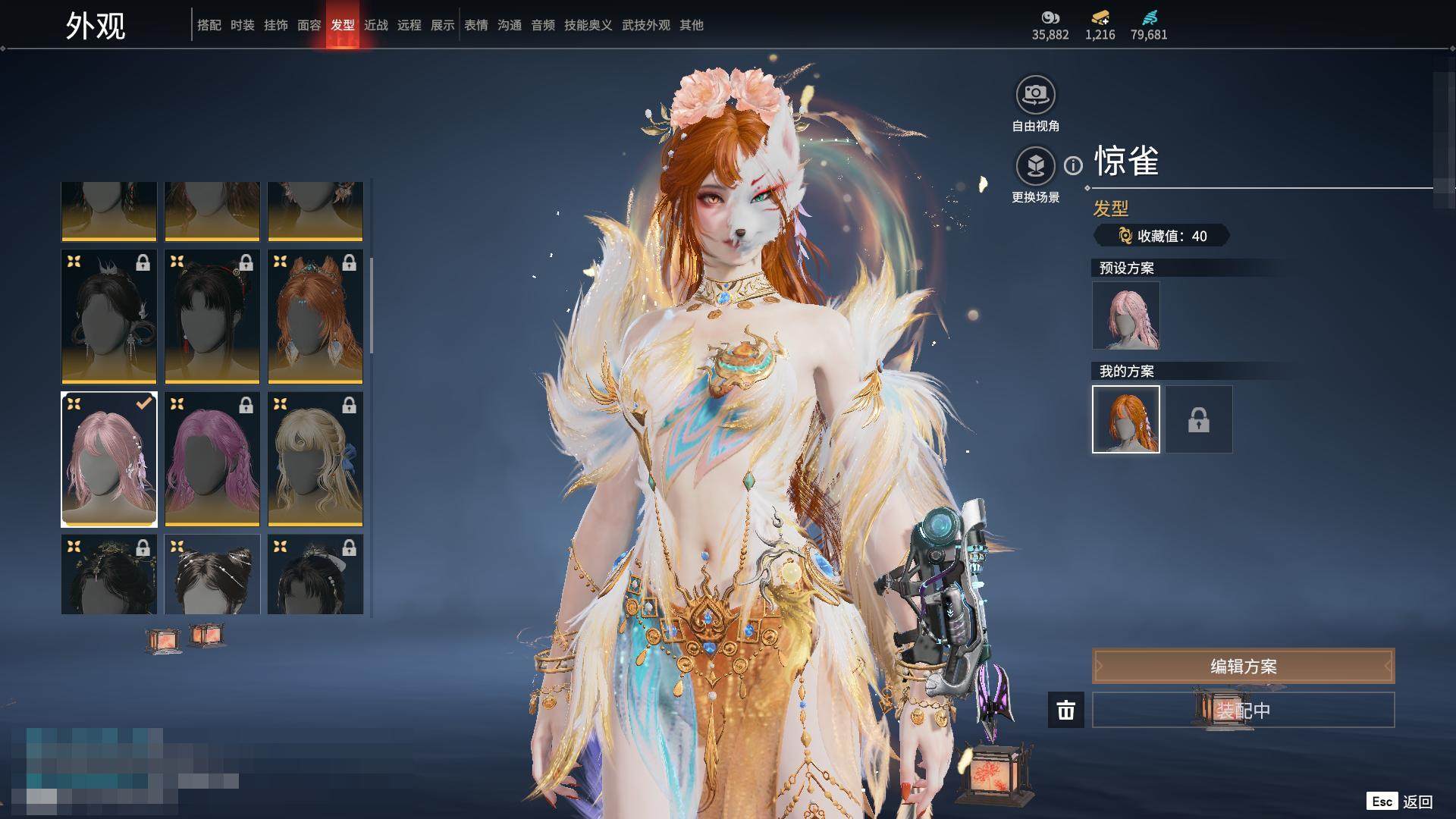Click the 更换场景 scene button
This screenshot has height=819, width=1456.
(x=1035, y=167)
